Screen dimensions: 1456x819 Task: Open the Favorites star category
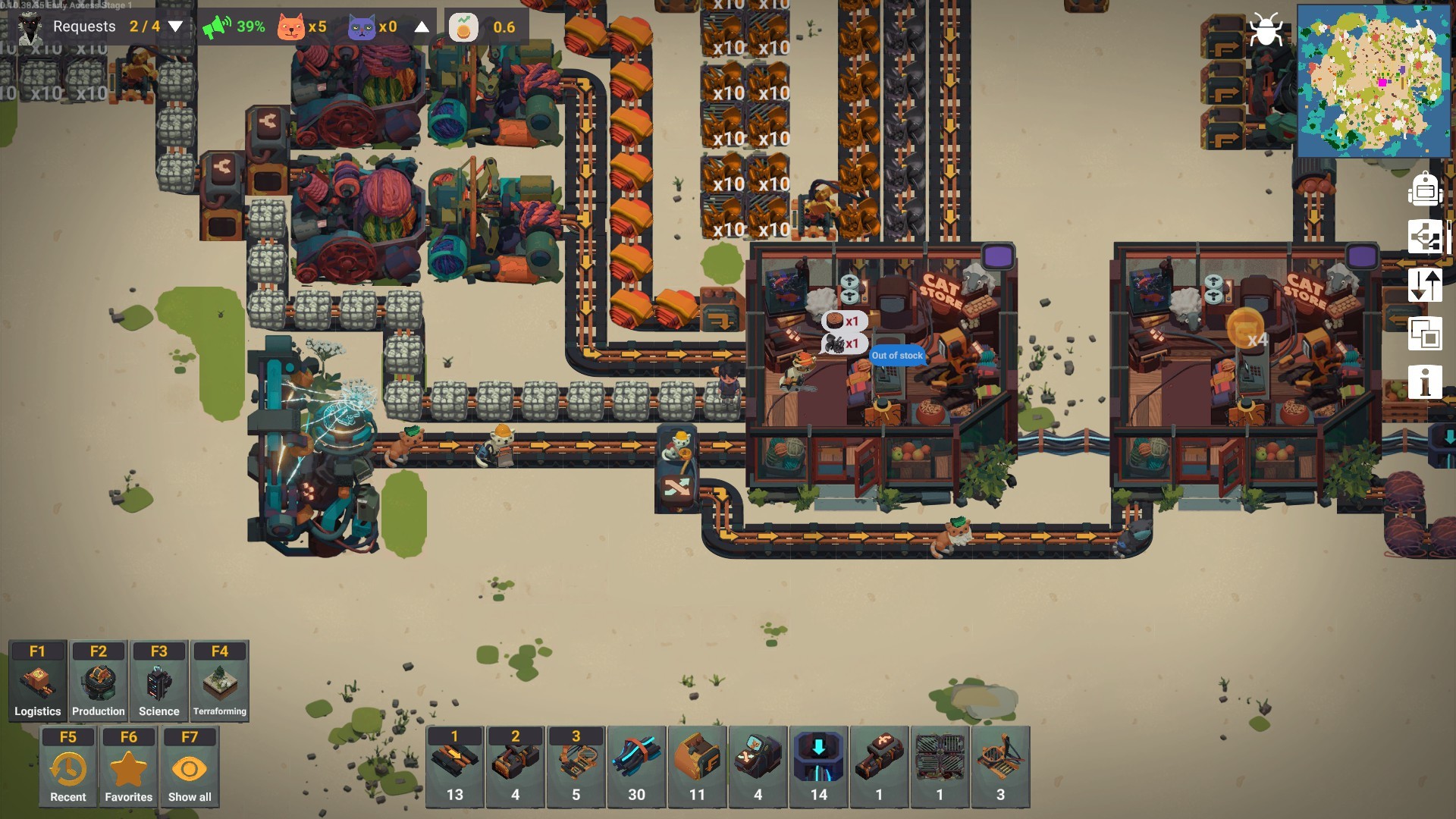[x=129, y=767]
